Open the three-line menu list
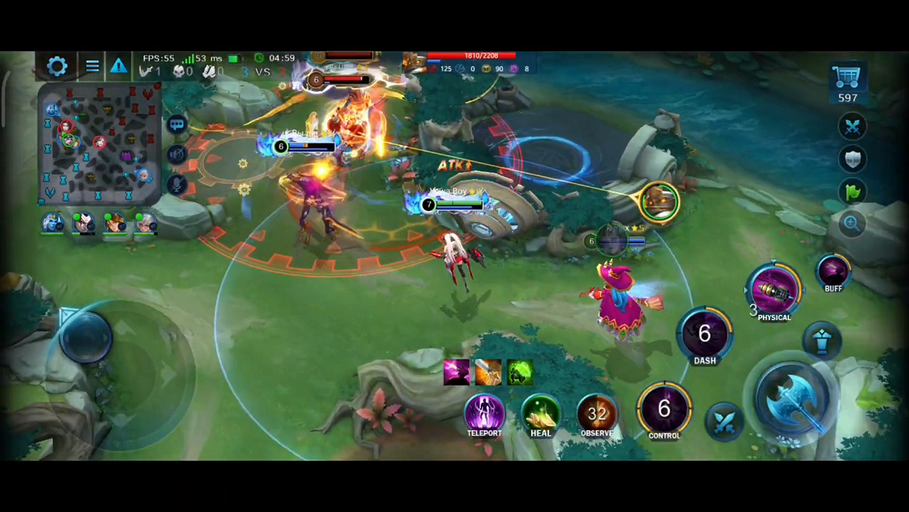909x512 pixels. click(x=92, y=66)
